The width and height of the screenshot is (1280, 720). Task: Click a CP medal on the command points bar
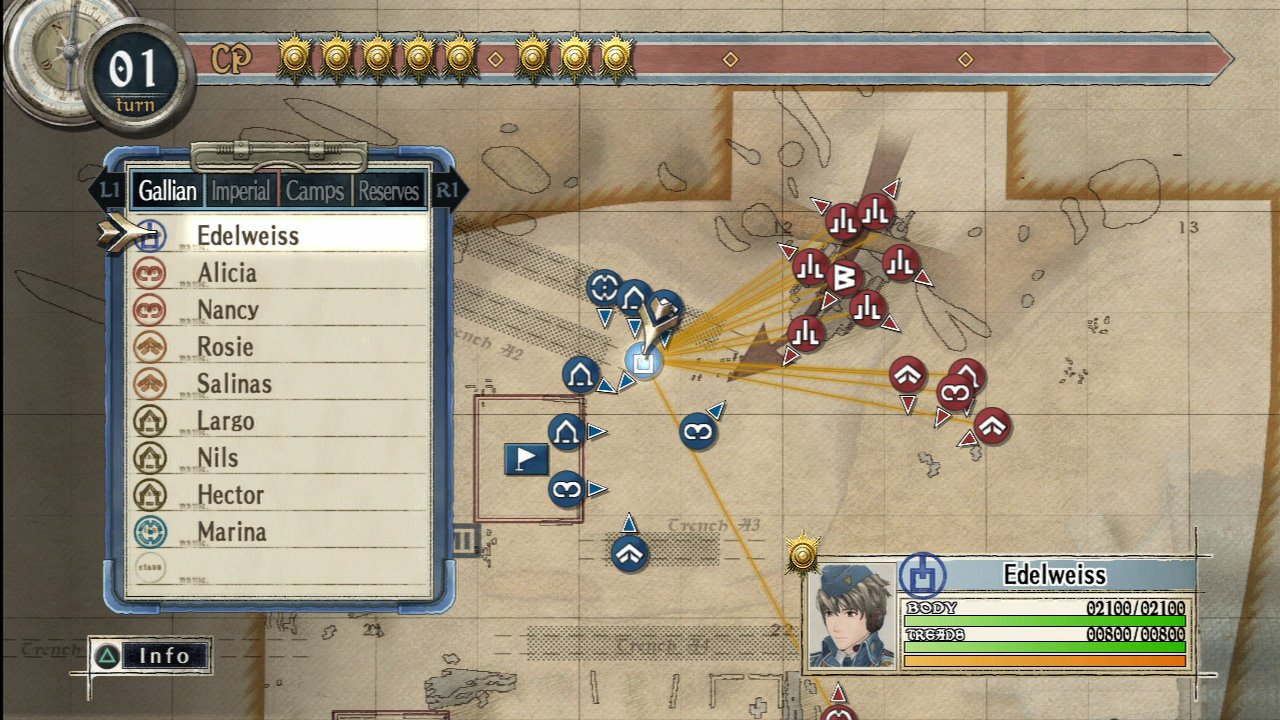[x=294, y=59]
